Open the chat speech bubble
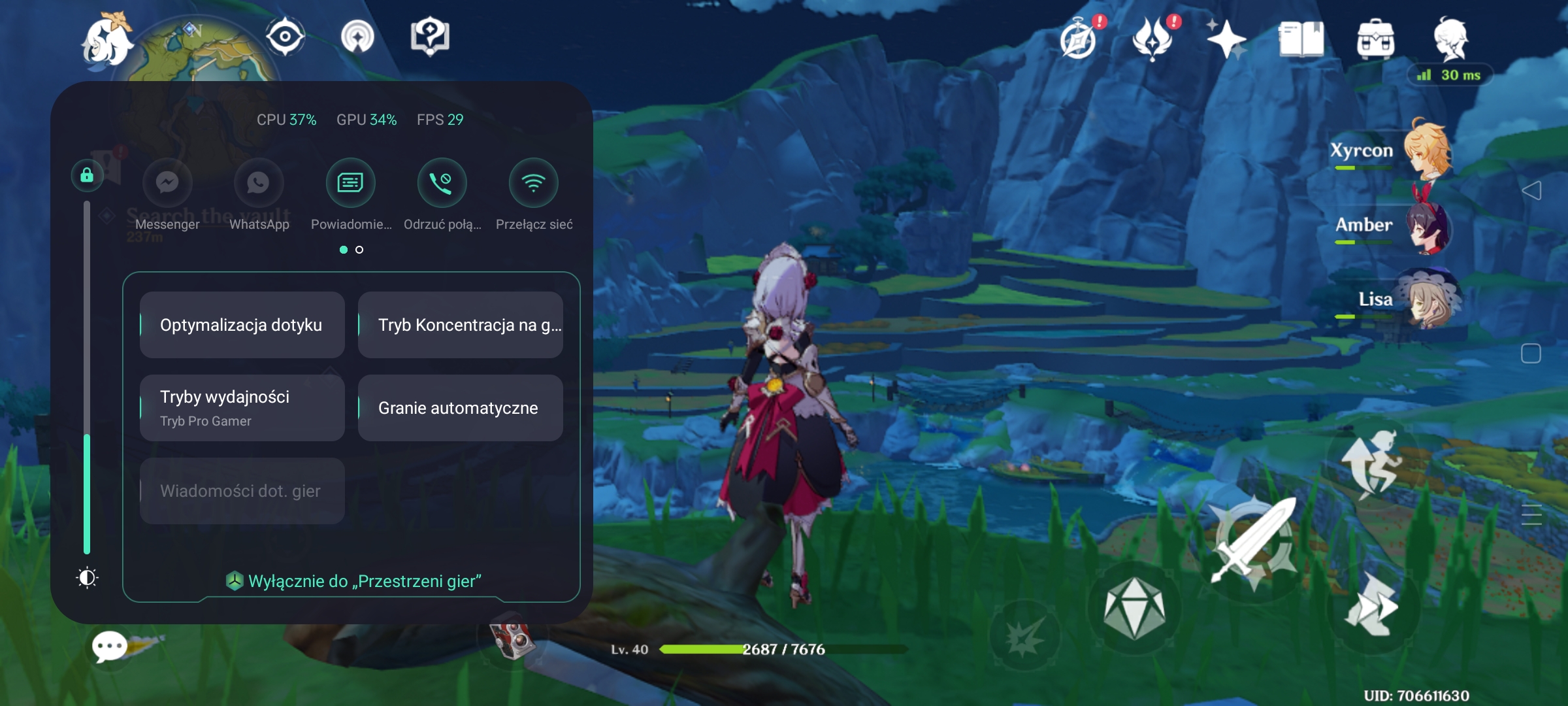Viewport: 1568px width, 706px height. click(110, 647)
